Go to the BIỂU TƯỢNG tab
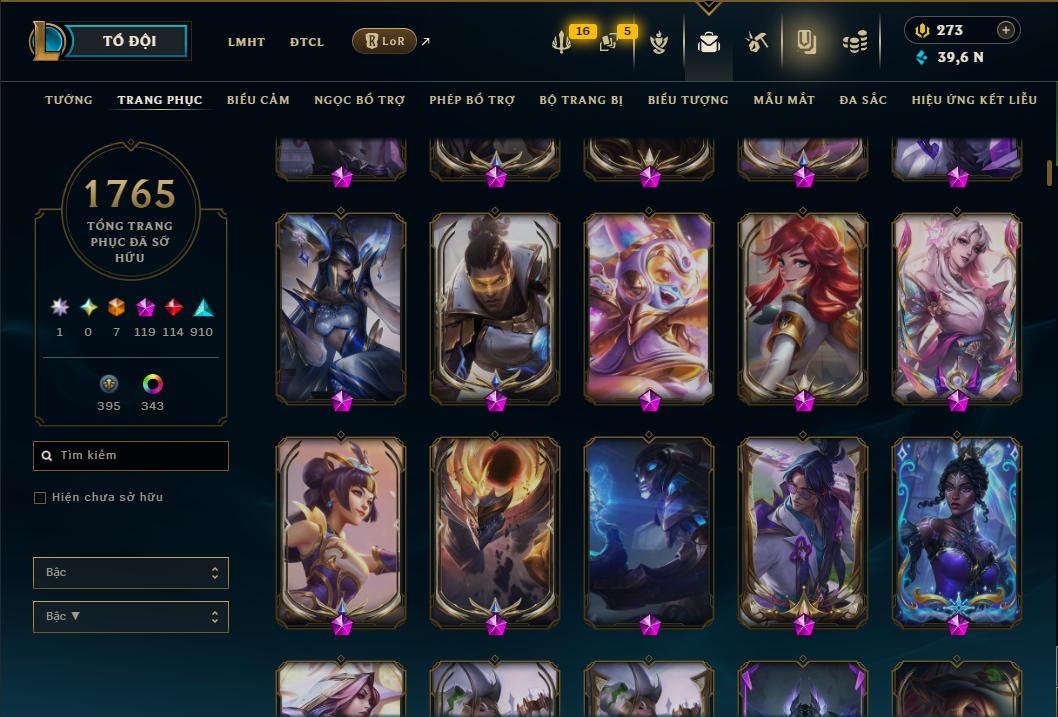The image size is (1058, 717). [688, 100]
